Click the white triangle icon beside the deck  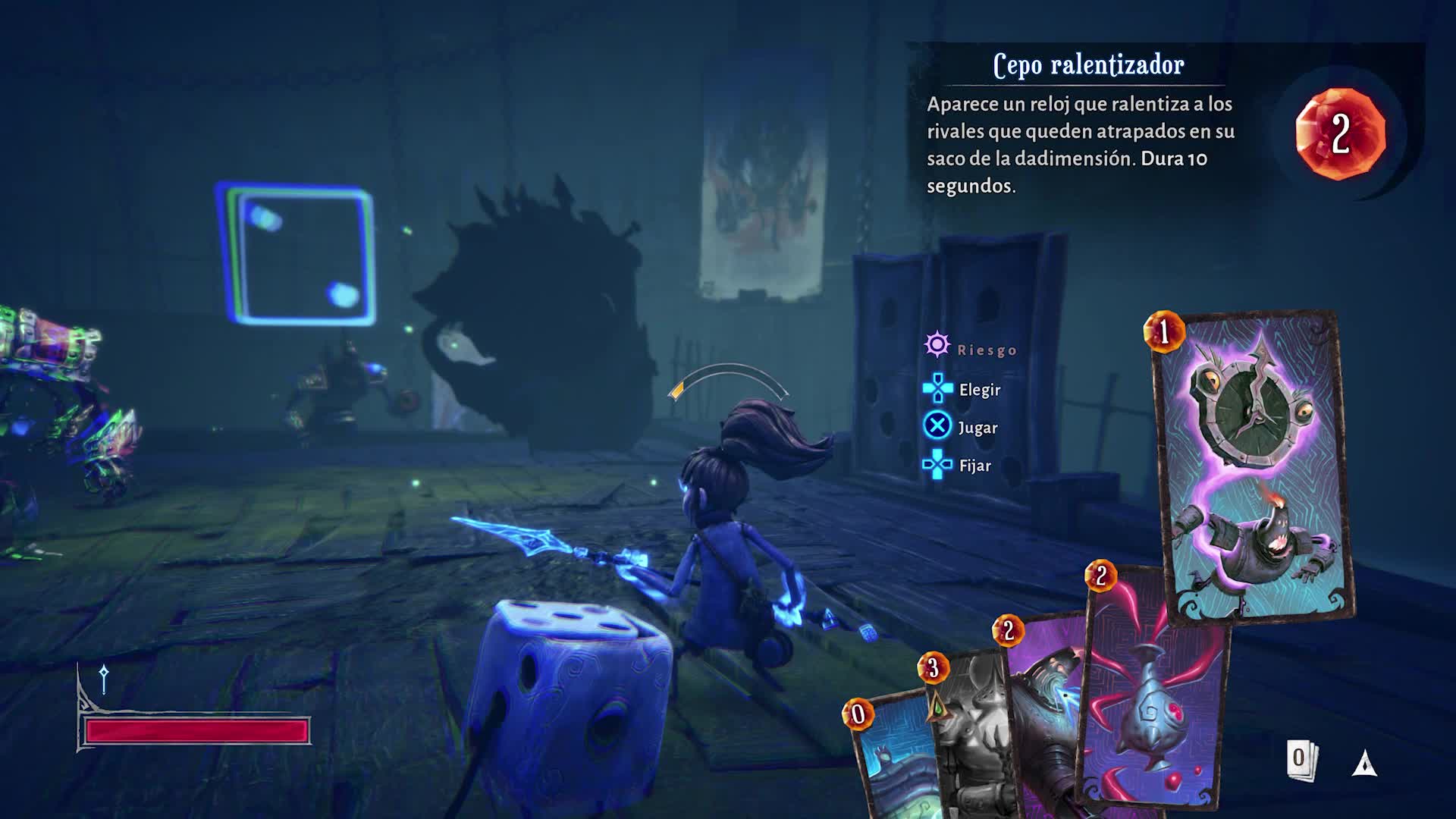(x=1364, y=763)
